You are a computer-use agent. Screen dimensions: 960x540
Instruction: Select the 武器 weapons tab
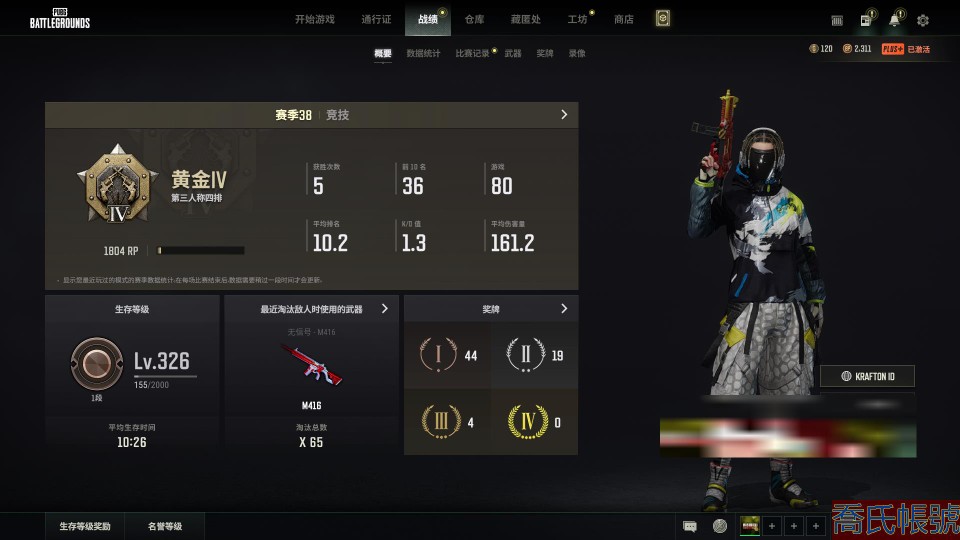tap(513, 53)
